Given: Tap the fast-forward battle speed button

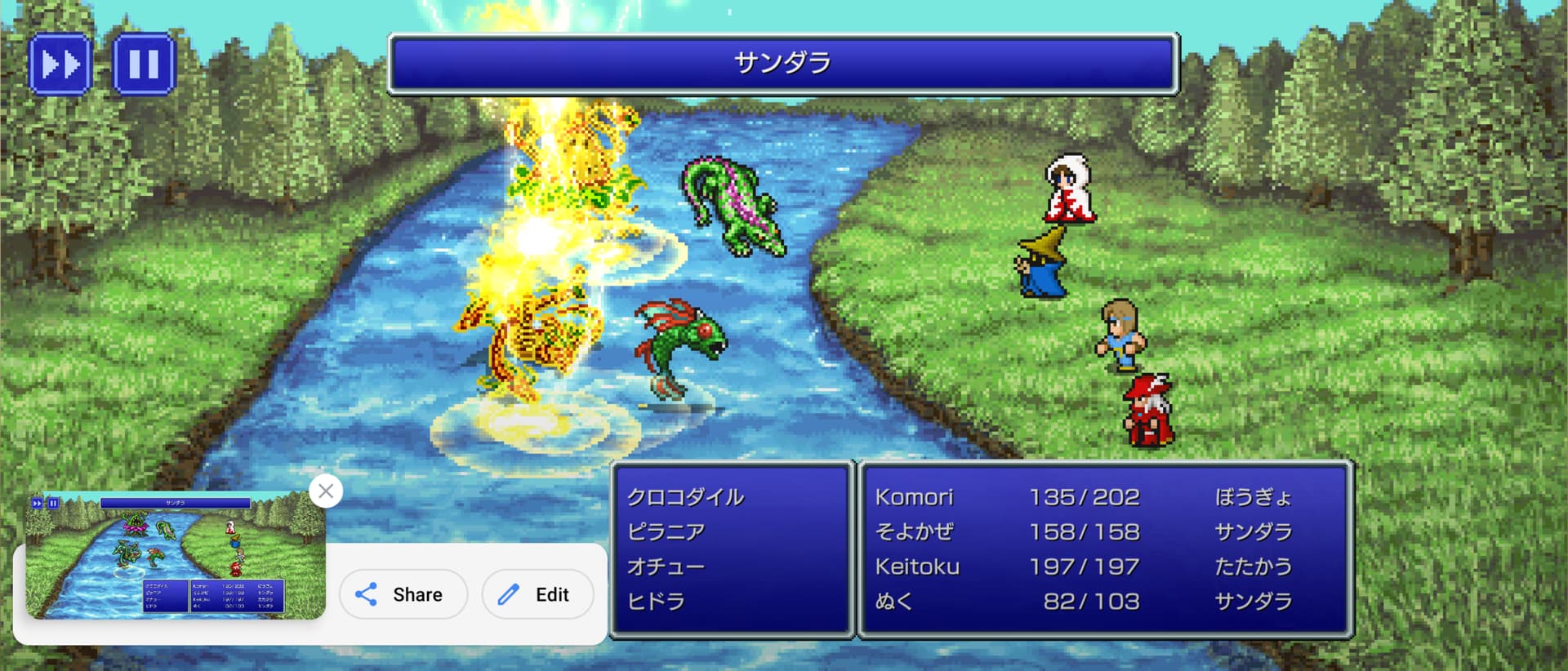Looking at the screenshot, I should 60,64.
